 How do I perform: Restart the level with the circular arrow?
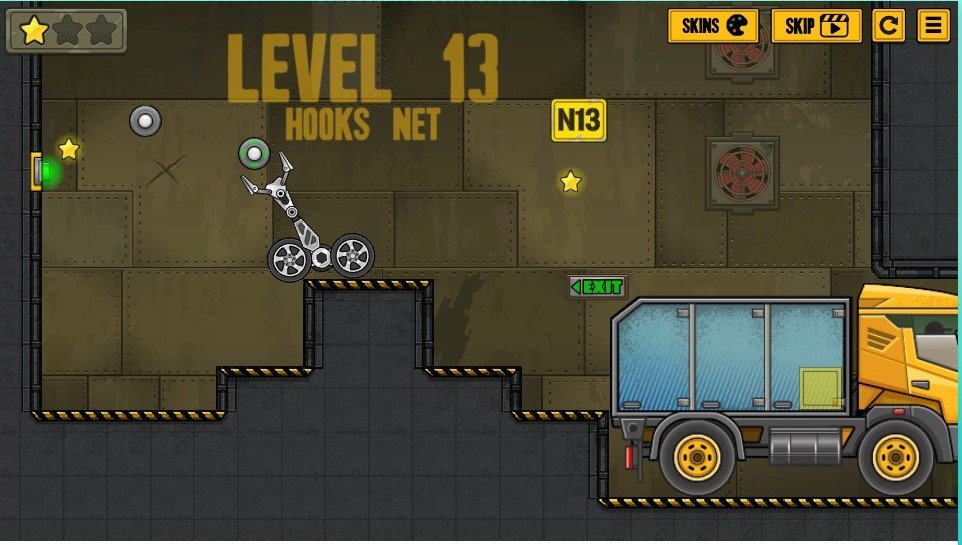(x=888, y=26)
